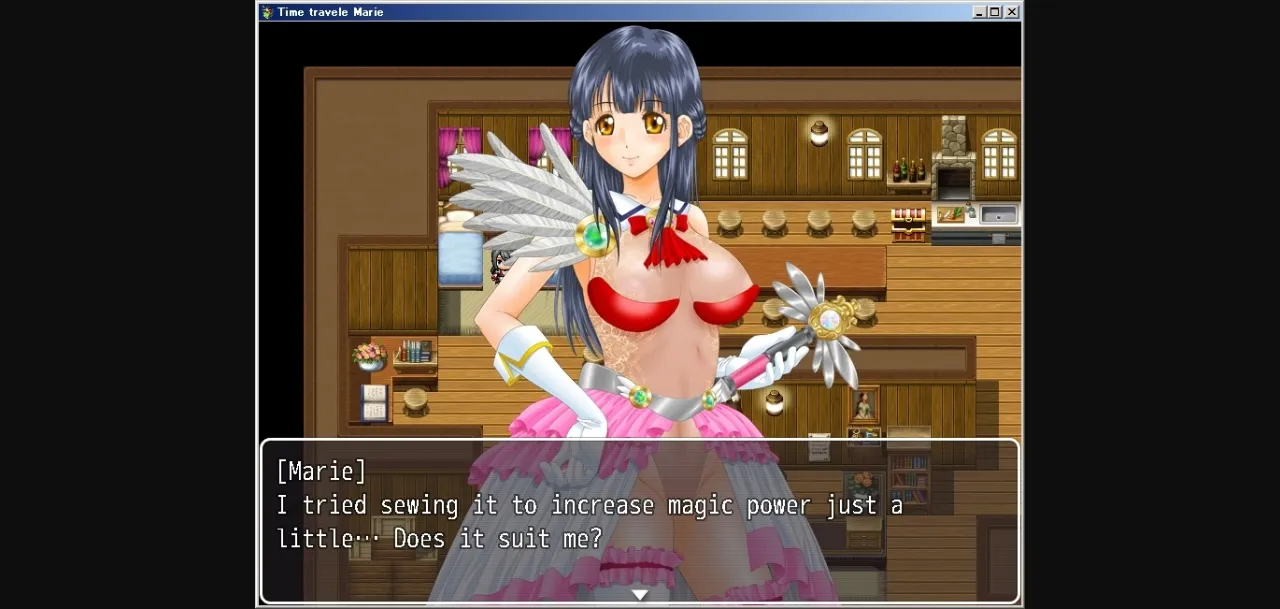Advance dialogue with the white arrow
This screenshot has height=609, width=1280.
(639, 594)
